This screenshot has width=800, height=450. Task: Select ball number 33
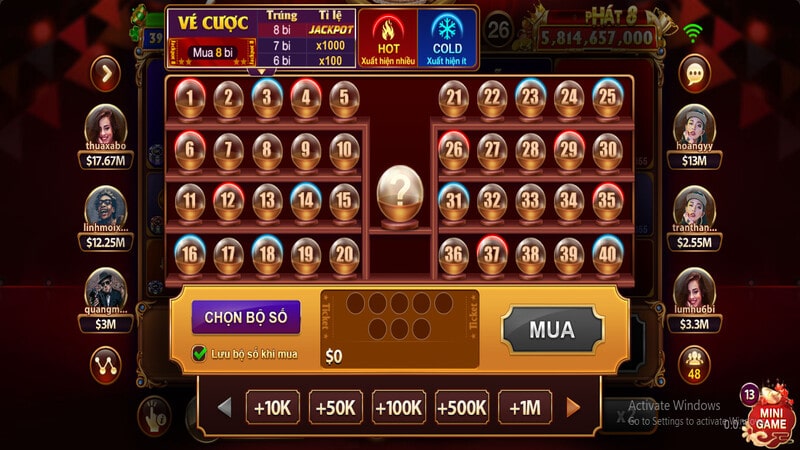click(530, 202)
